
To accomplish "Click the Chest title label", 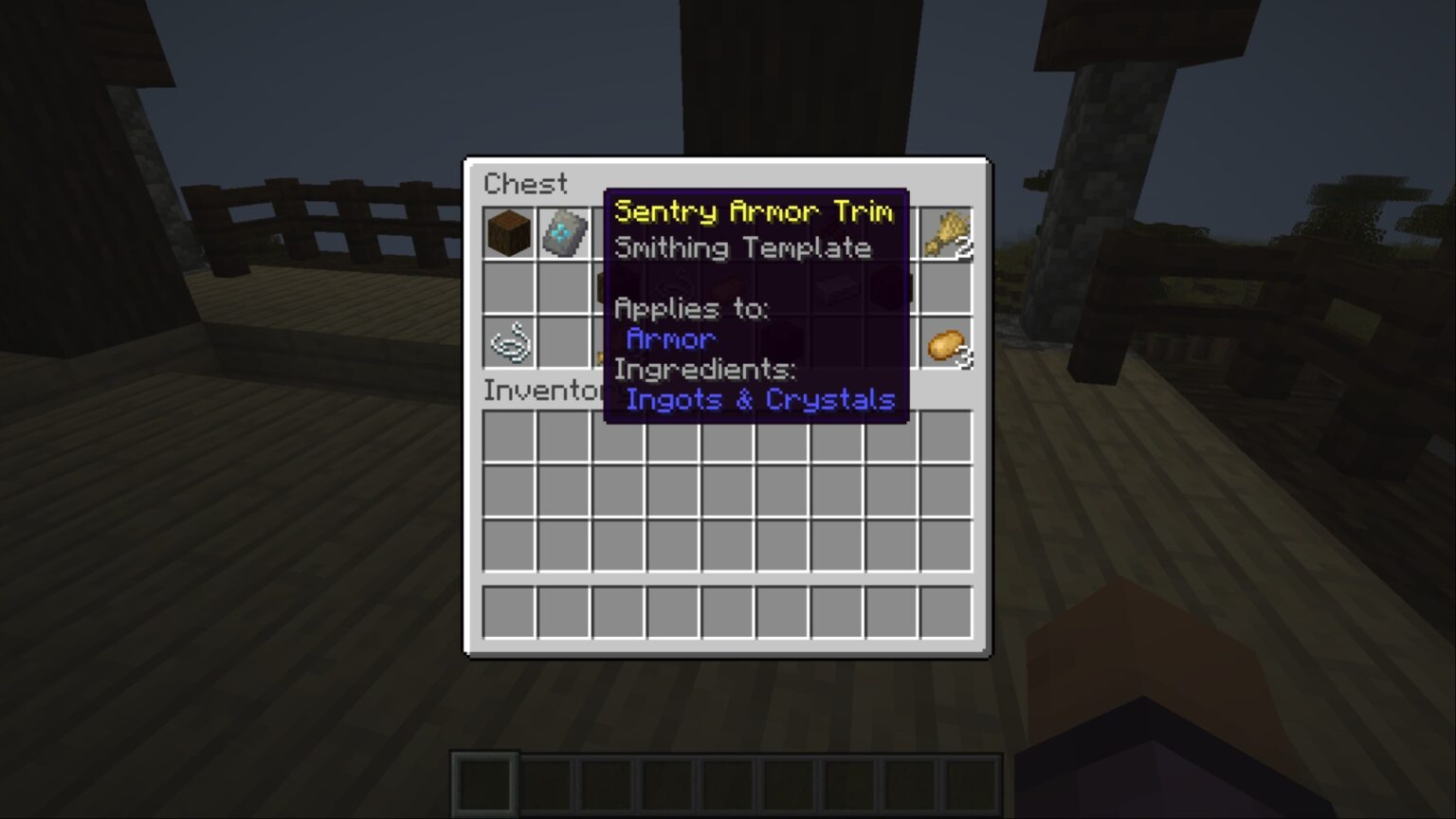I will click(524, 183).
